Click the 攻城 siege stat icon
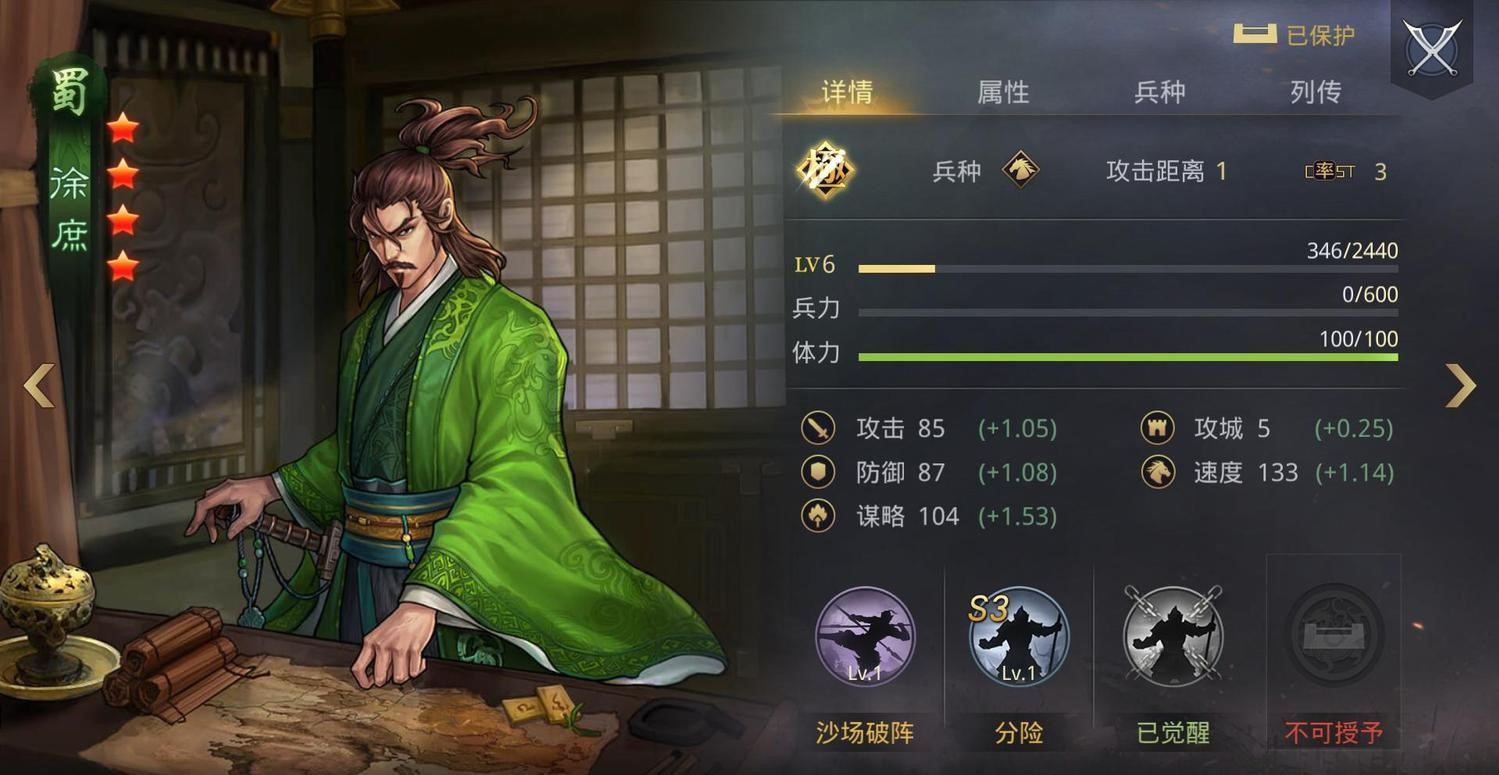The height and width of the screenshot is (775, 1499). 1155,428
